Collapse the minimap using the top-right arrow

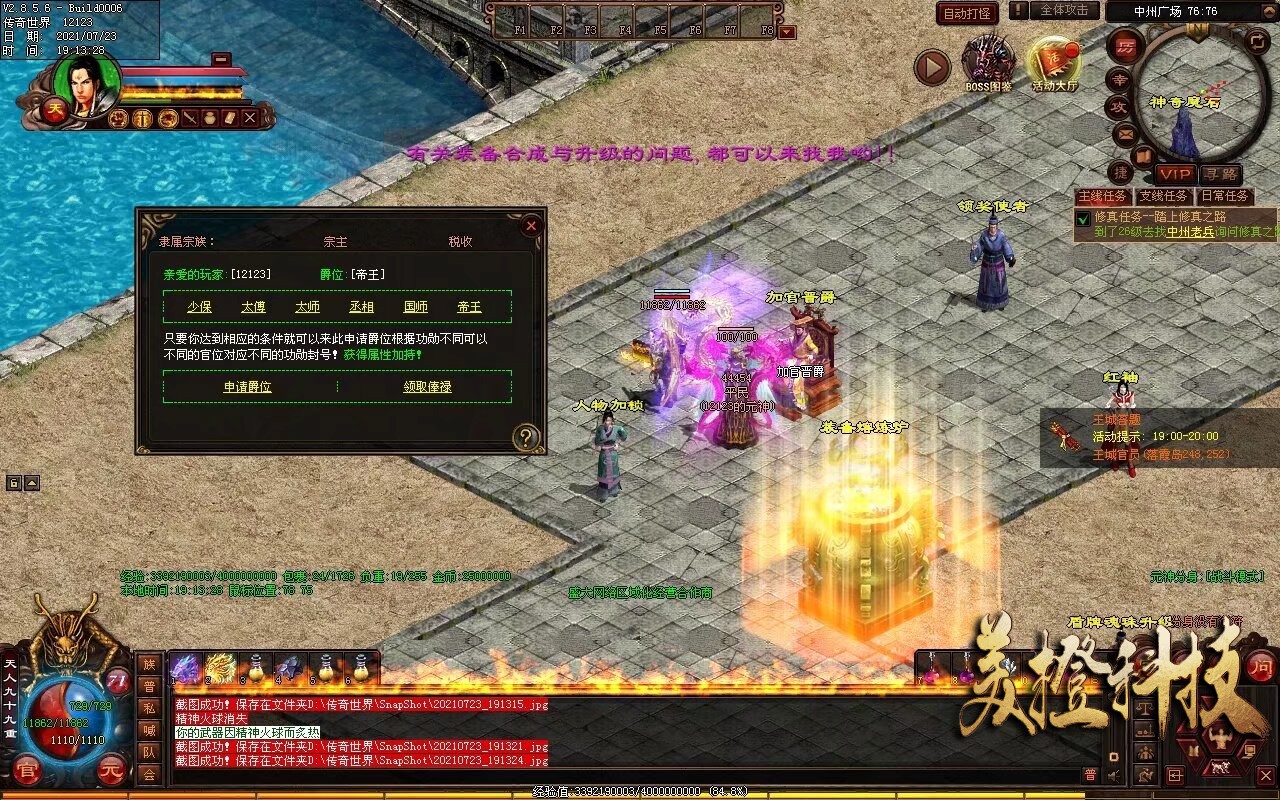pyautogui.click(x=1268, y=10)
